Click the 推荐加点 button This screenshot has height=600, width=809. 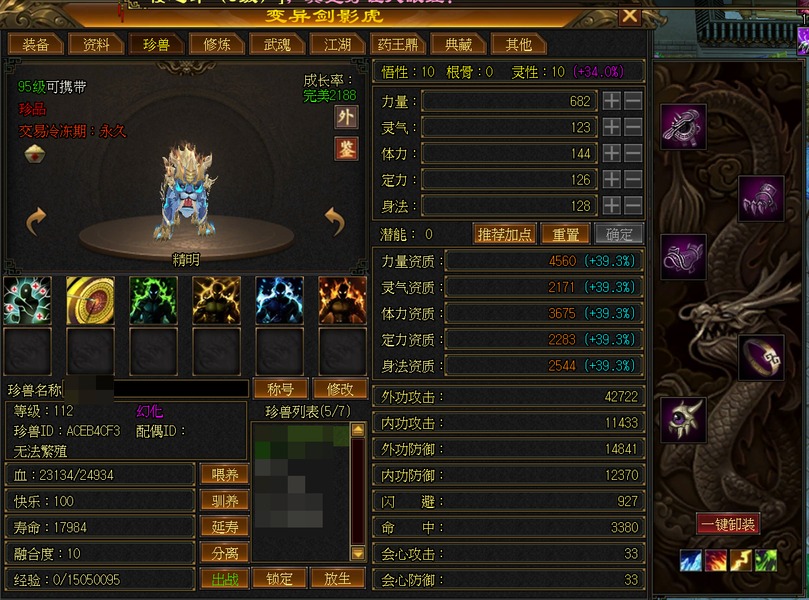point(505,234)
